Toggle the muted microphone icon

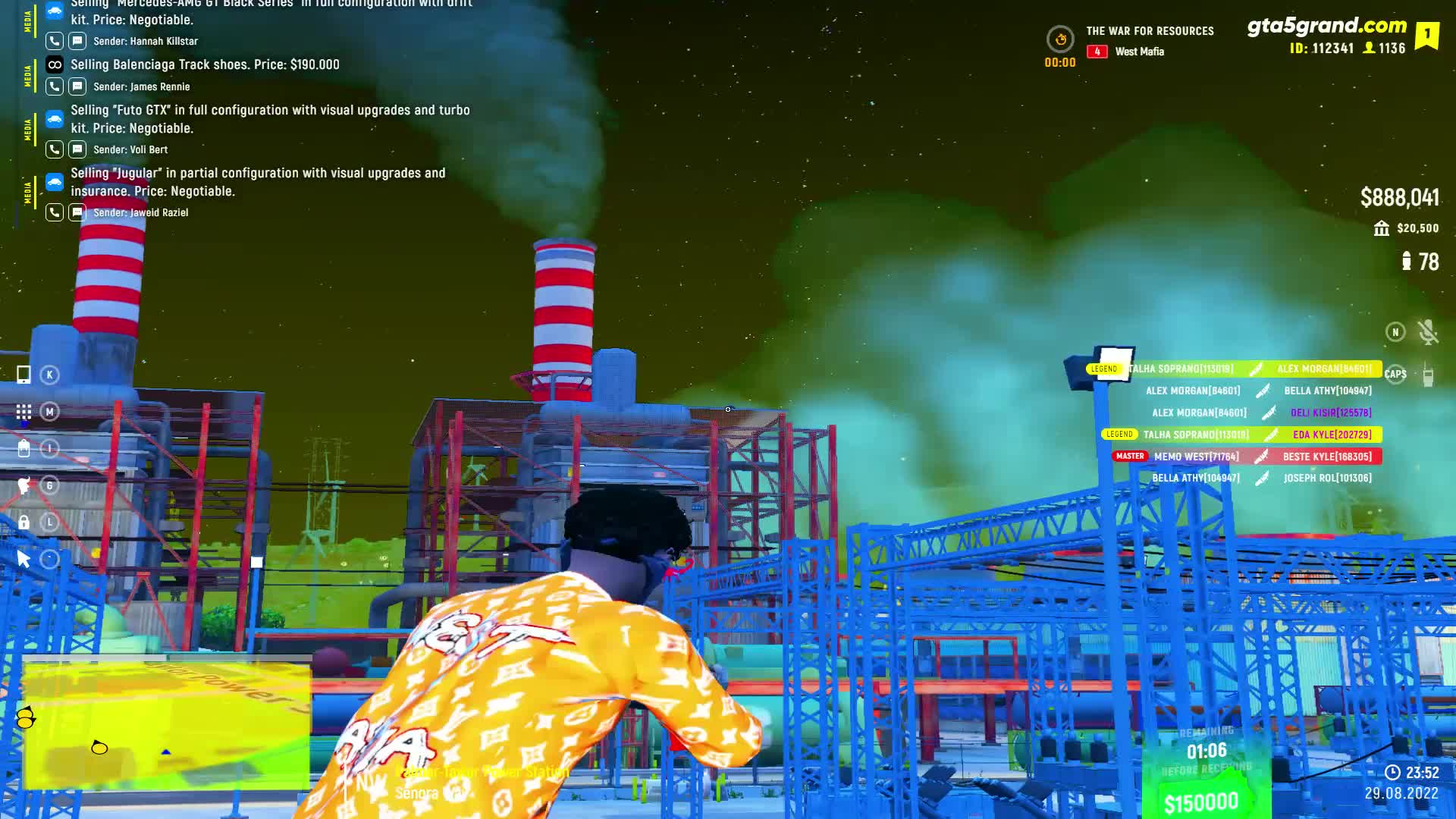pos(1428,332)
